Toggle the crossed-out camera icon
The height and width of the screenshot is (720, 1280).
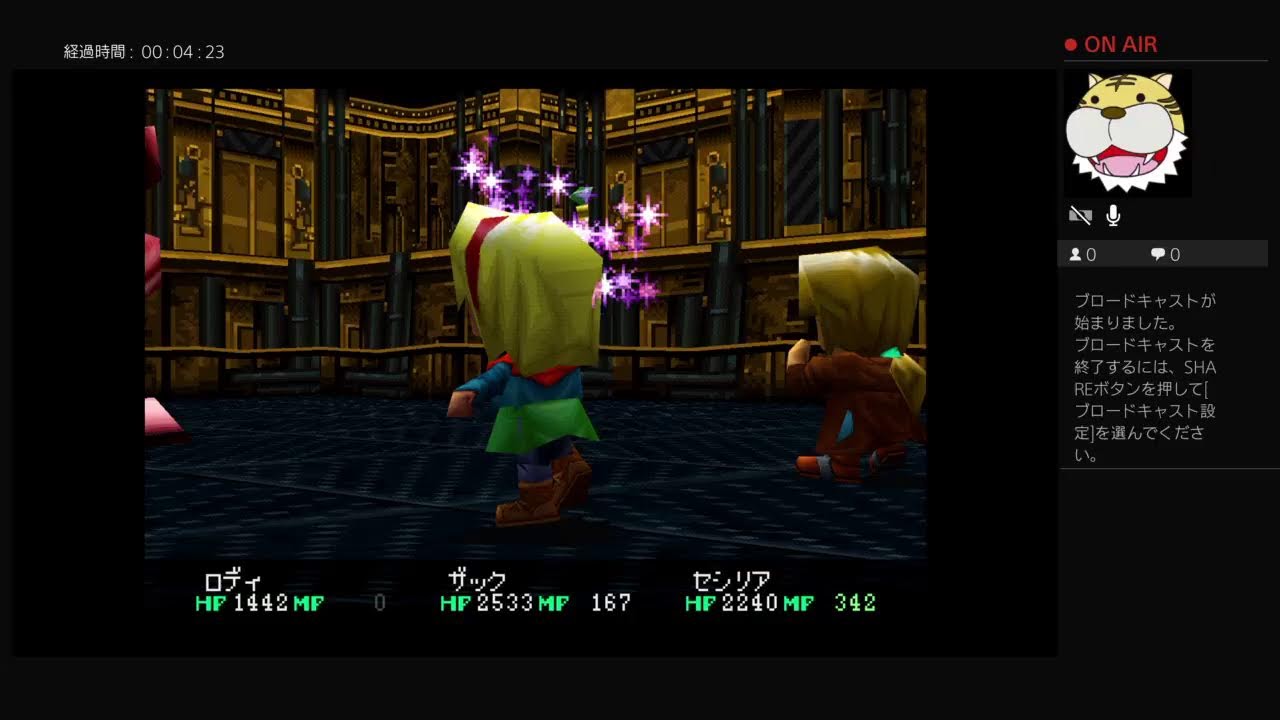coord(1080,215)
